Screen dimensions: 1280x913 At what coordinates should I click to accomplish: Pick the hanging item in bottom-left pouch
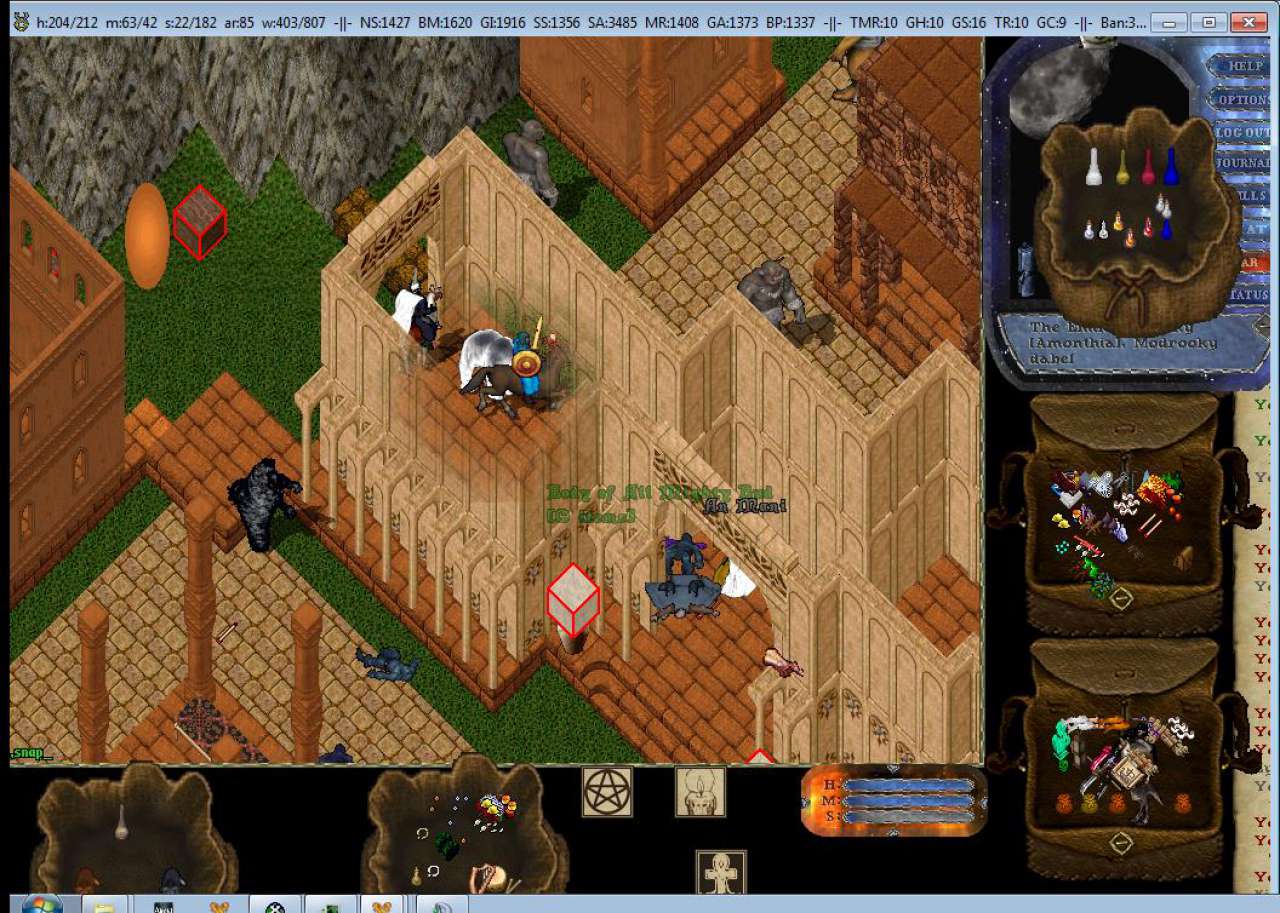[x=121, y=822]
